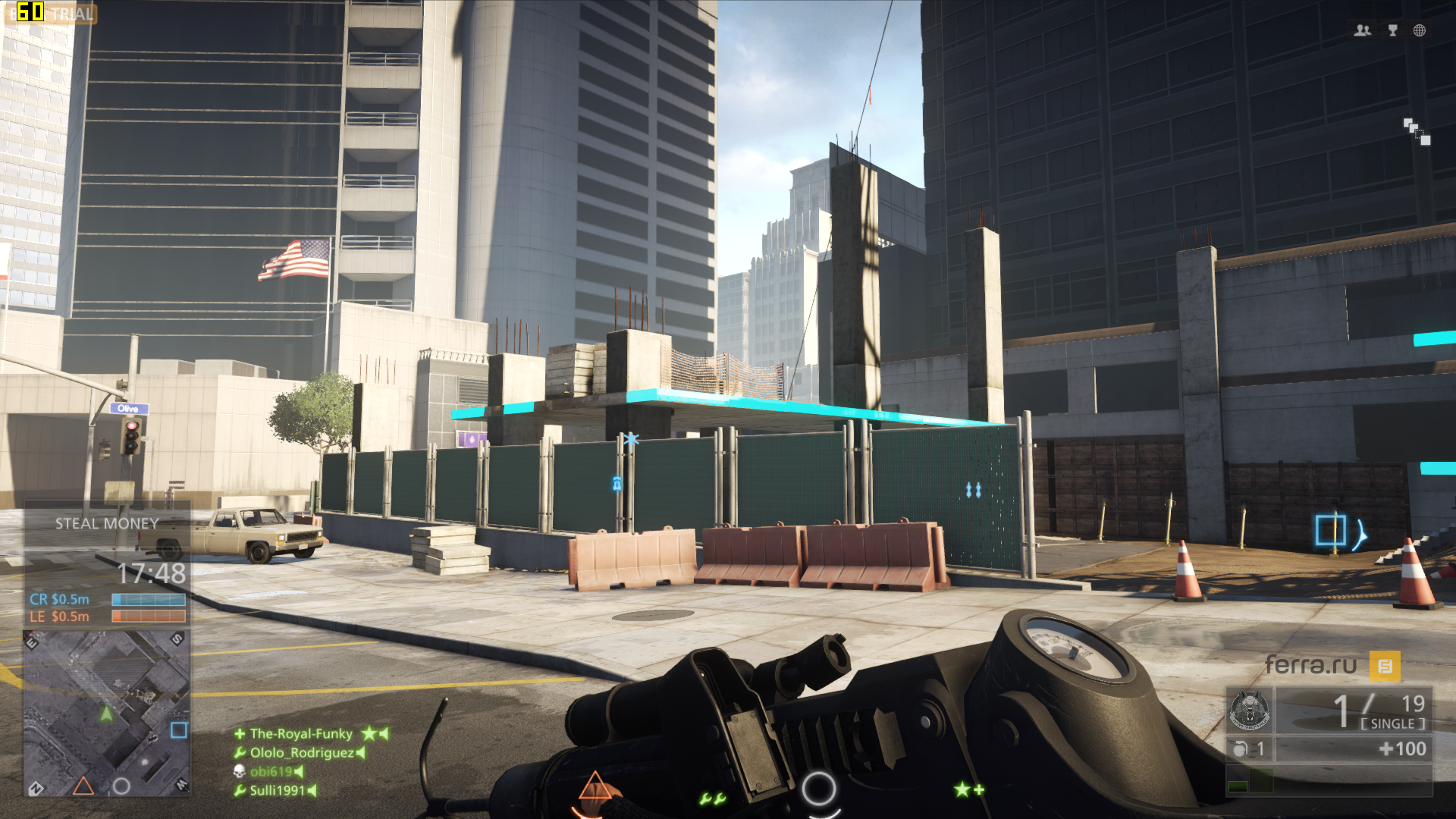Click the FPS counter overlay
This screenshot has width=1456, height=819.
point(30,12)
